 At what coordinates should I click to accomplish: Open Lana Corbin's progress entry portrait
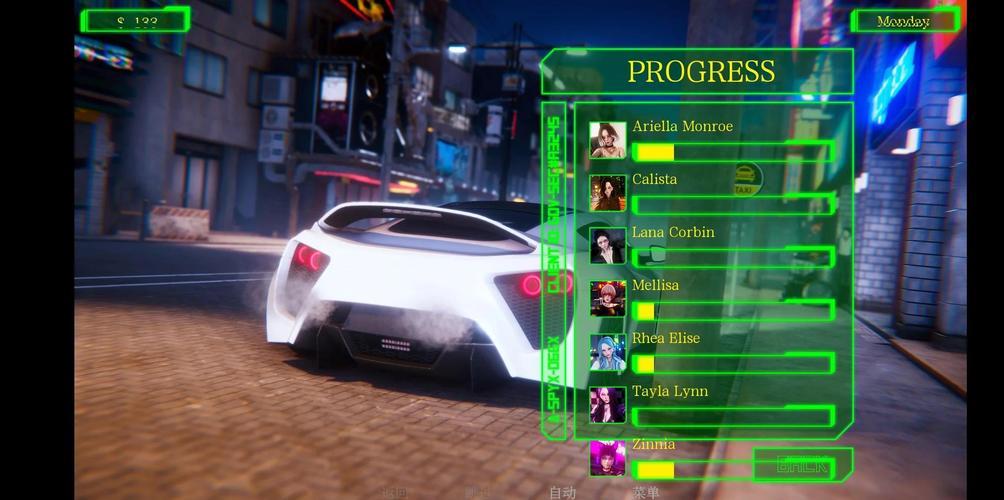point(608,246)
